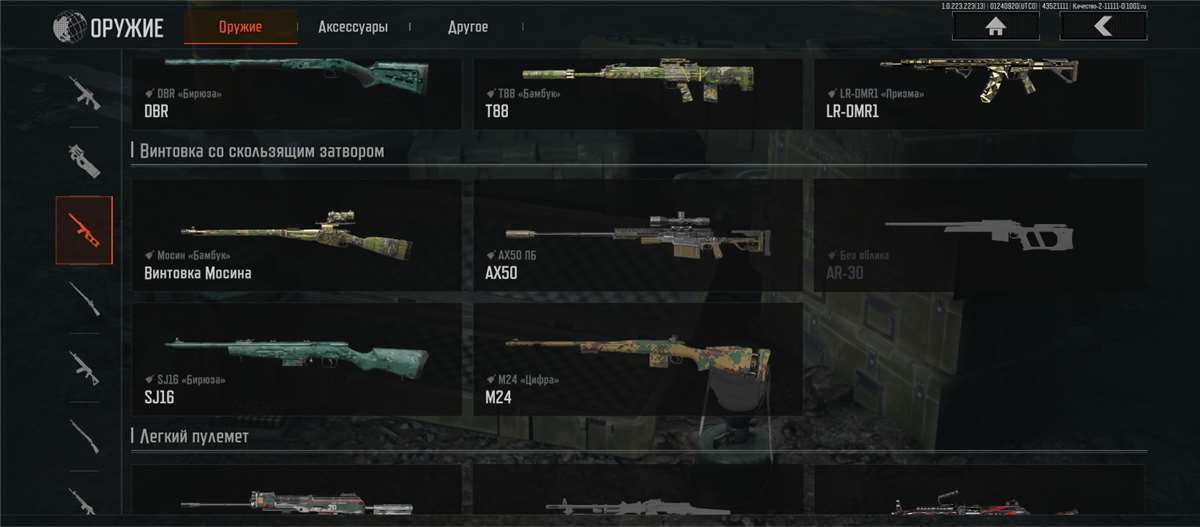1200x527 pixels.
Task: Select the Другое tab
Action: point(468,27)
